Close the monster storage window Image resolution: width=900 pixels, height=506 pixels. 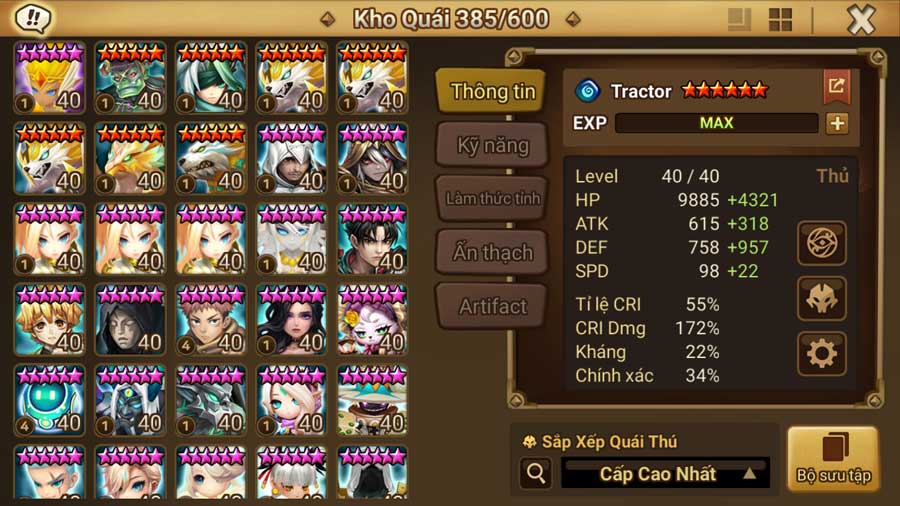[861, 19]
